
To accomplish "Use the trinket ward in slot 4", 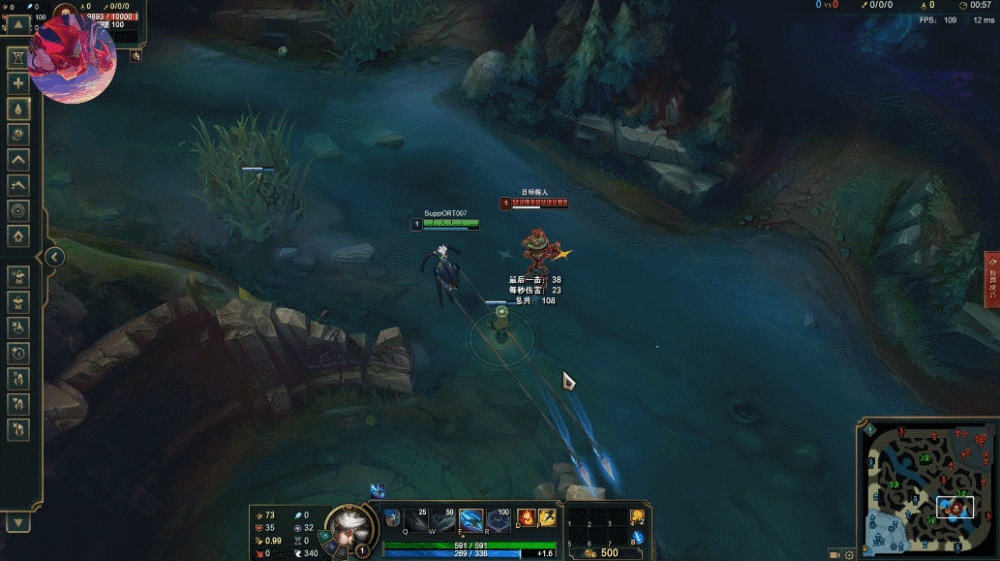I will 637,517.
